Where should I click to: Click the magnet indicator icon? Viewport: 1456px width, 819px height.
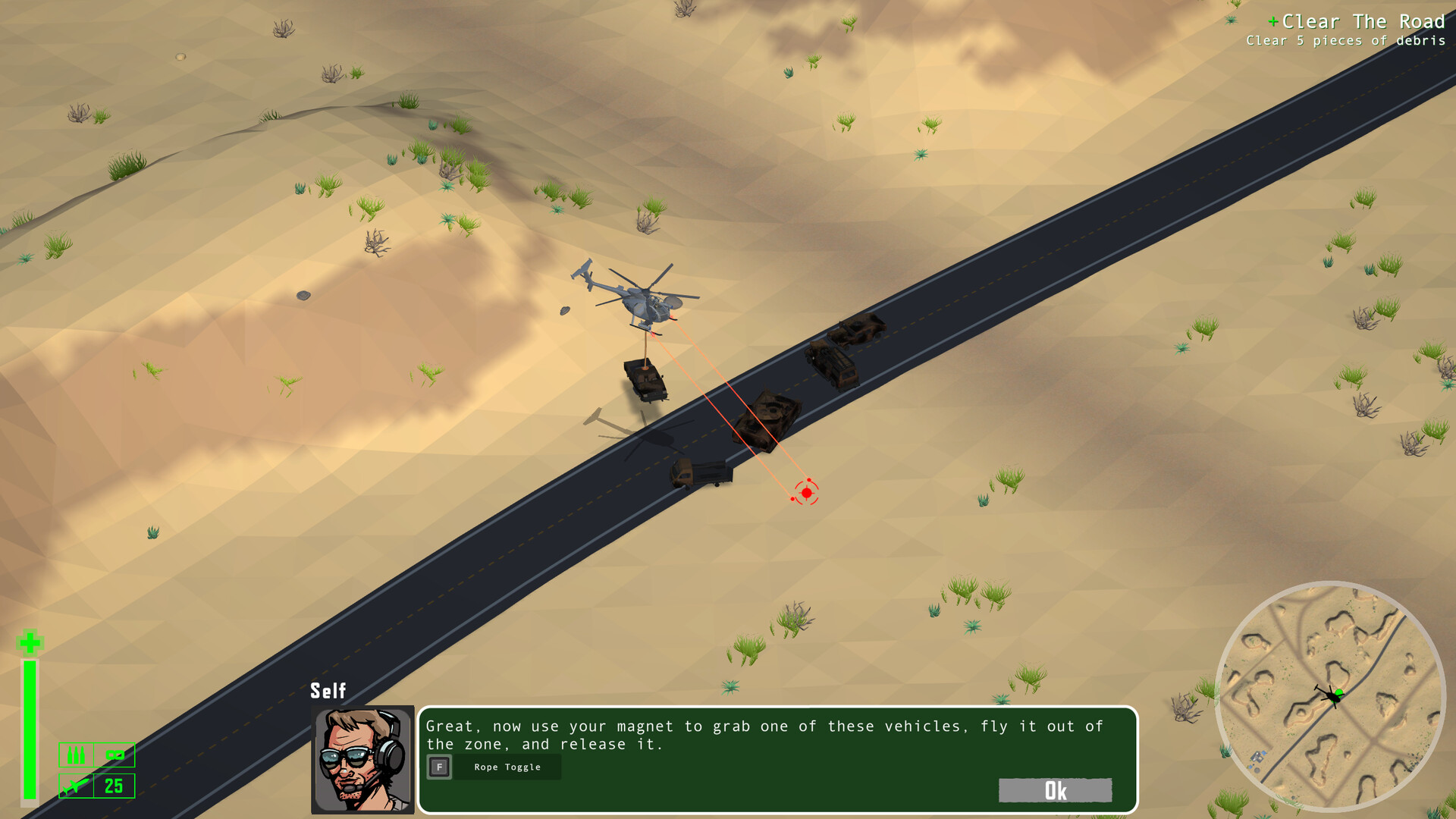pyautogui.click(x=114, y=755)
